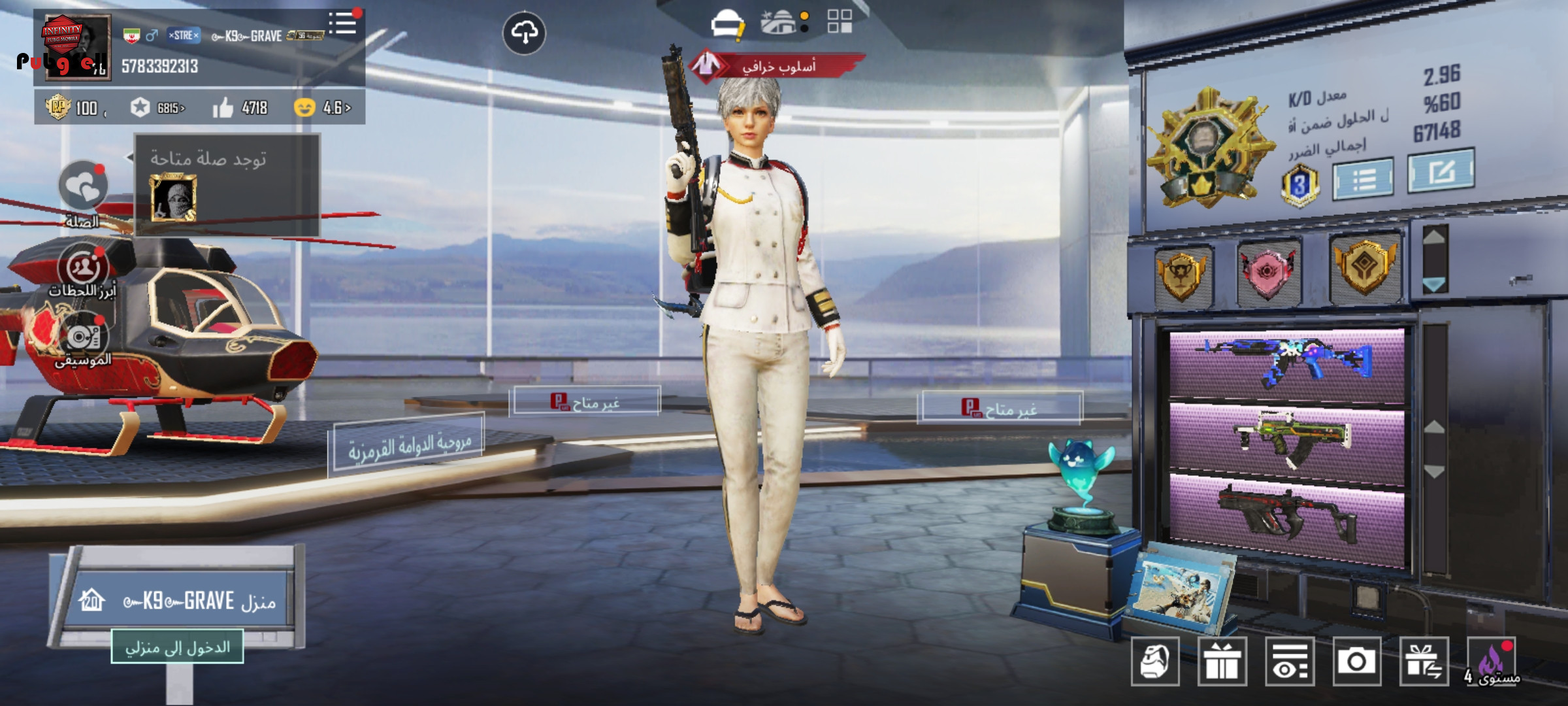Open the popularity flame level 4 icon
The image size is (1568, 706).
pyautogui.click(x=1492, y=661)
